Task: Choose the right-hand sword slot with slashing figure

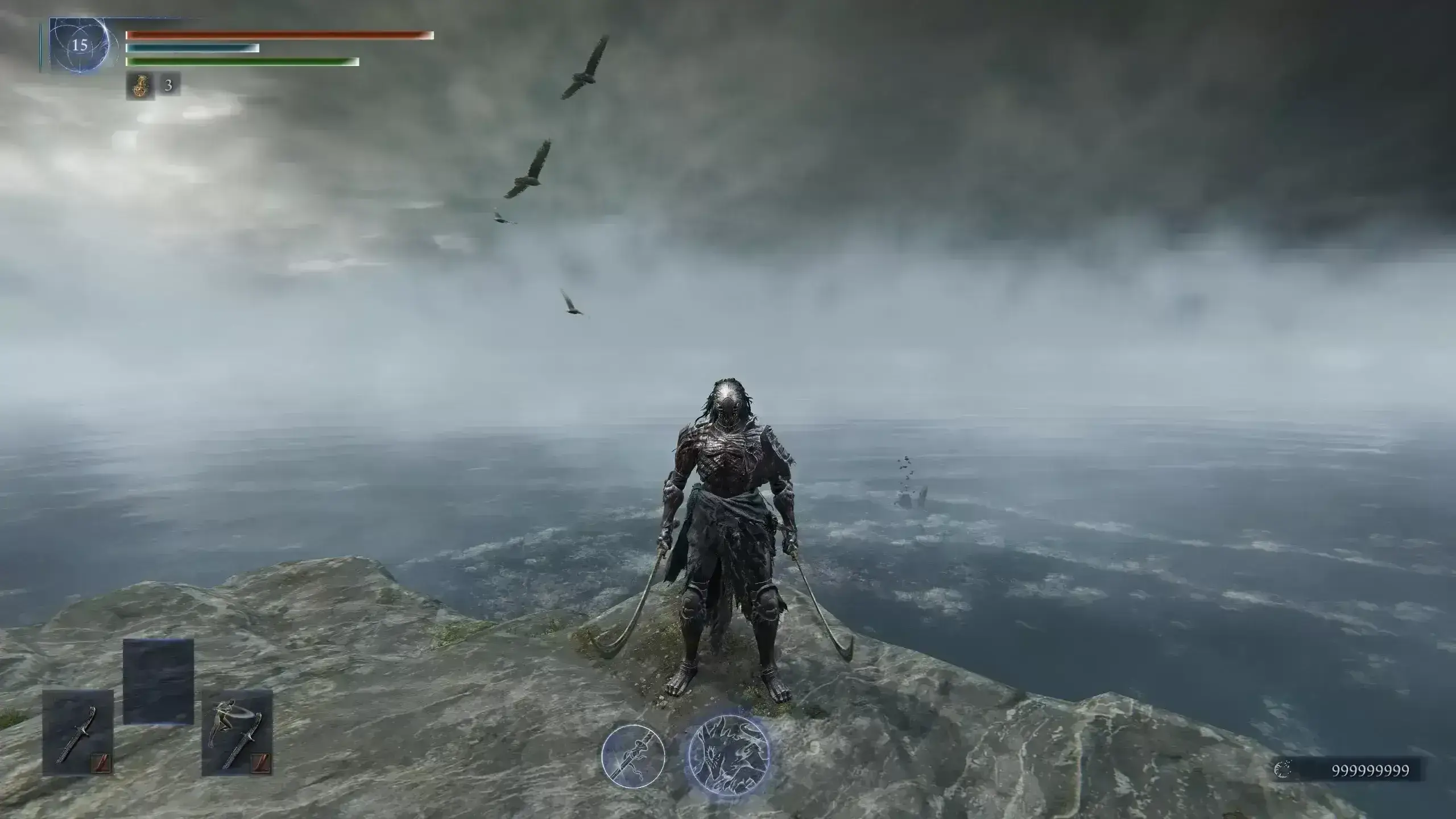Action: 237,733
